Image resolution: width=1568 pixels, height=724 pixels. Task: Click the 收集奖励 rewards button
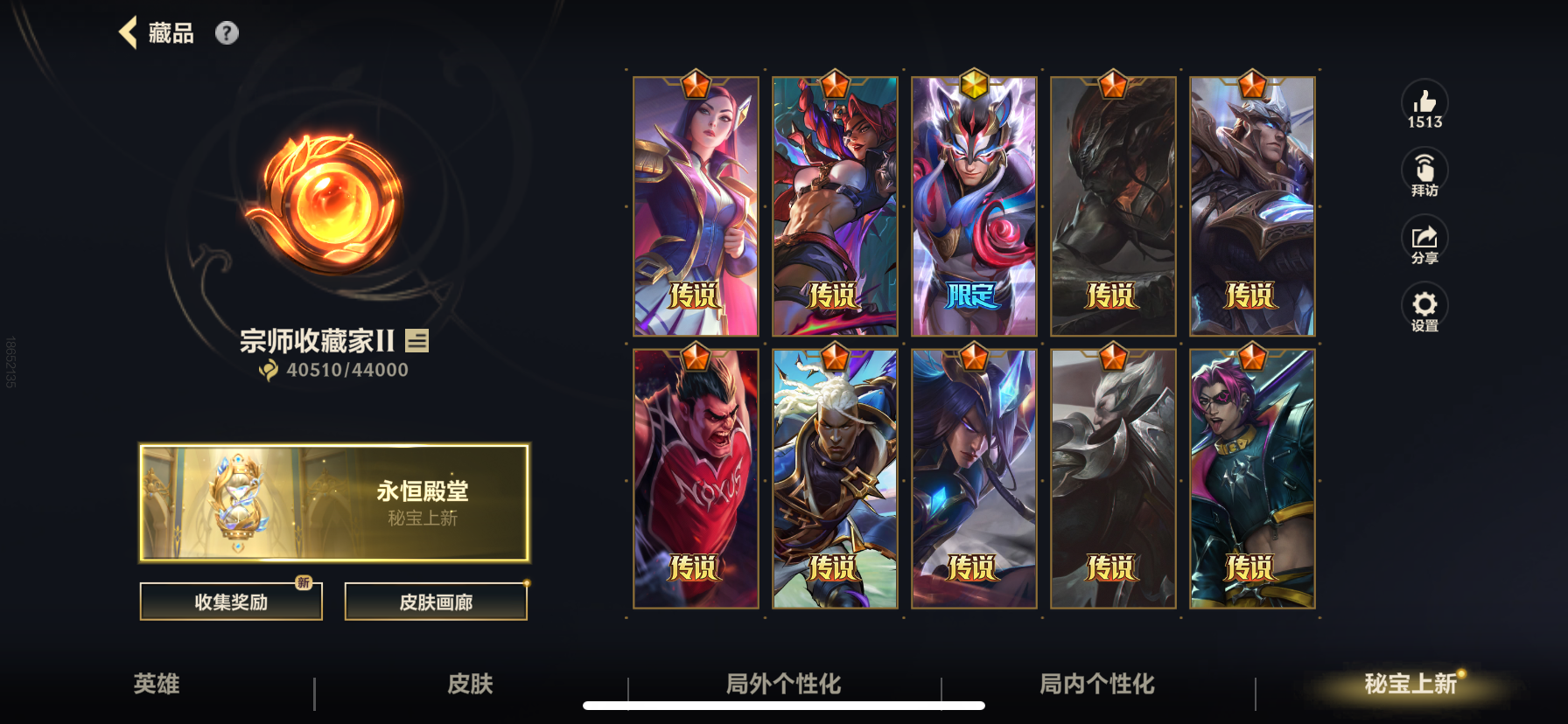(230, 602)
